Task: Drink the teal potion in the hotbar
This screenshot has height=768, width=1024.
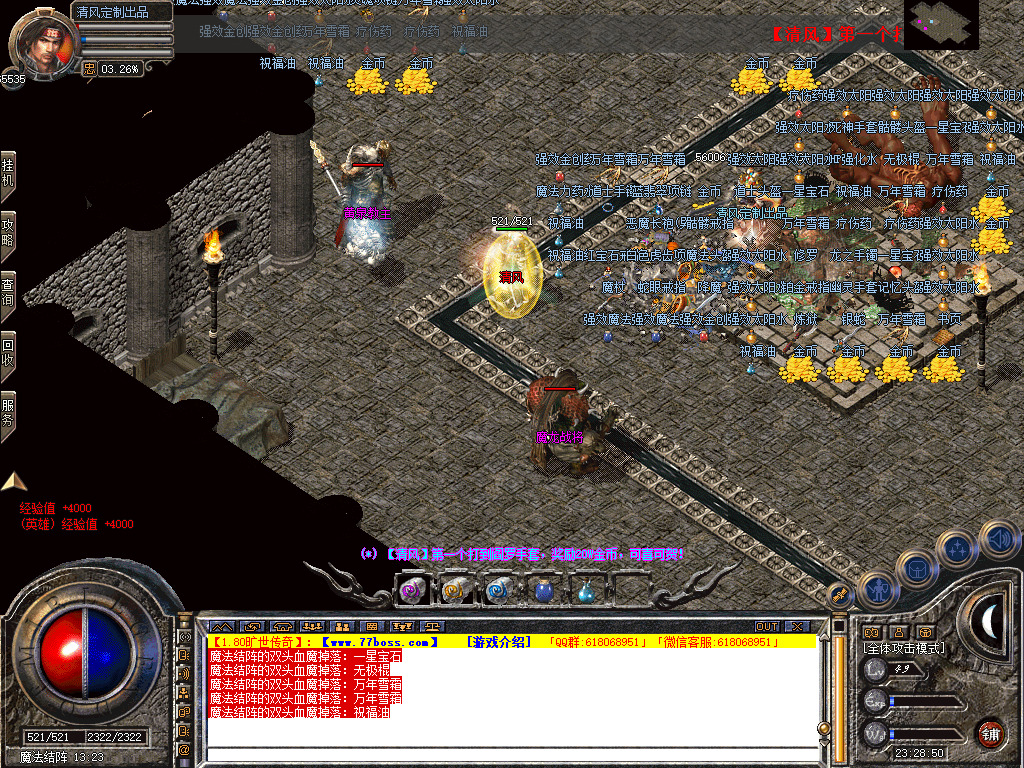Action: 586,591
